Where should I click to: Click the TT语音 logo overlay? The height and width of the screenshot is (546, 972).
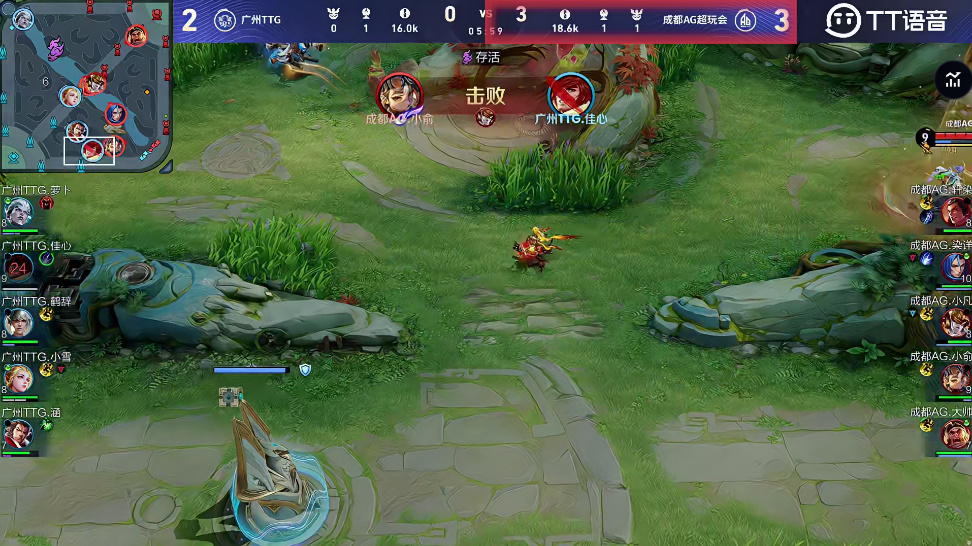click(x=886, y=20)
